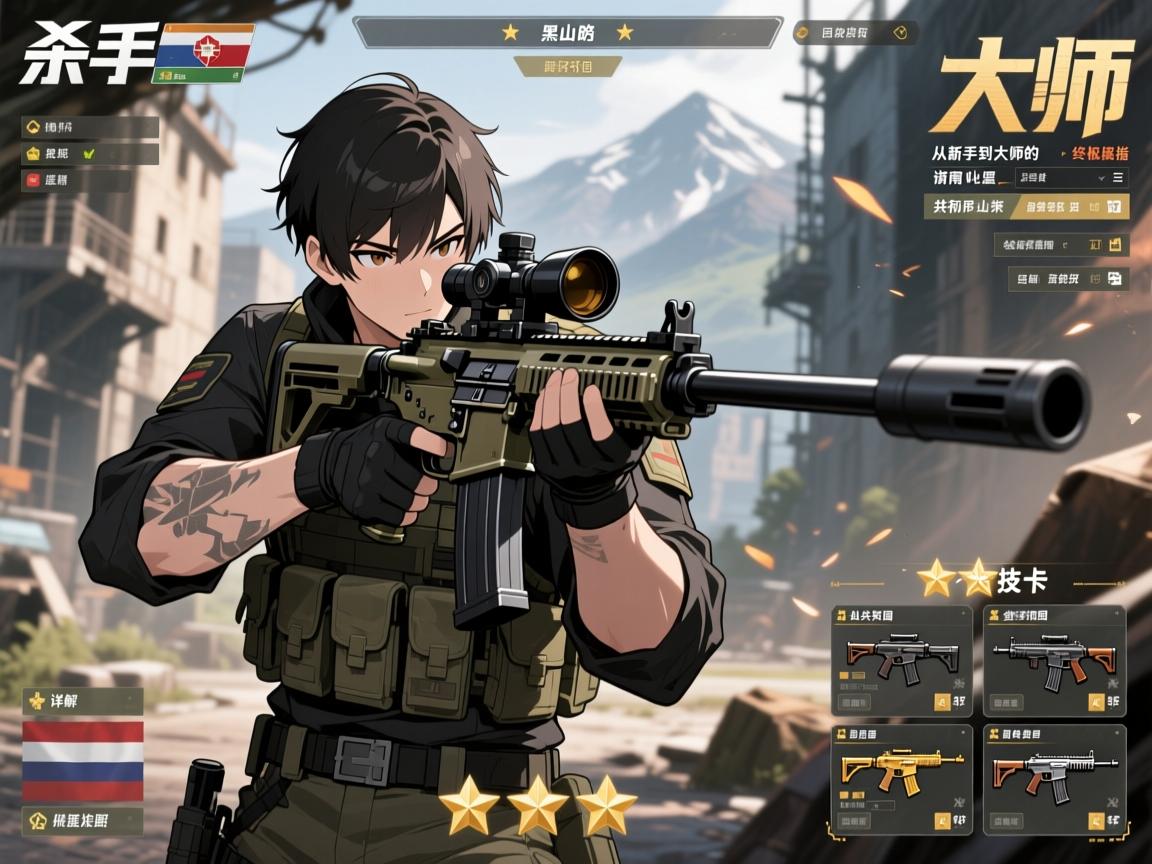Image resolution: width=1152 pixels, height=864 pixels.
Task: Click the gold 共 banner button
Action: pos(1025,207)
